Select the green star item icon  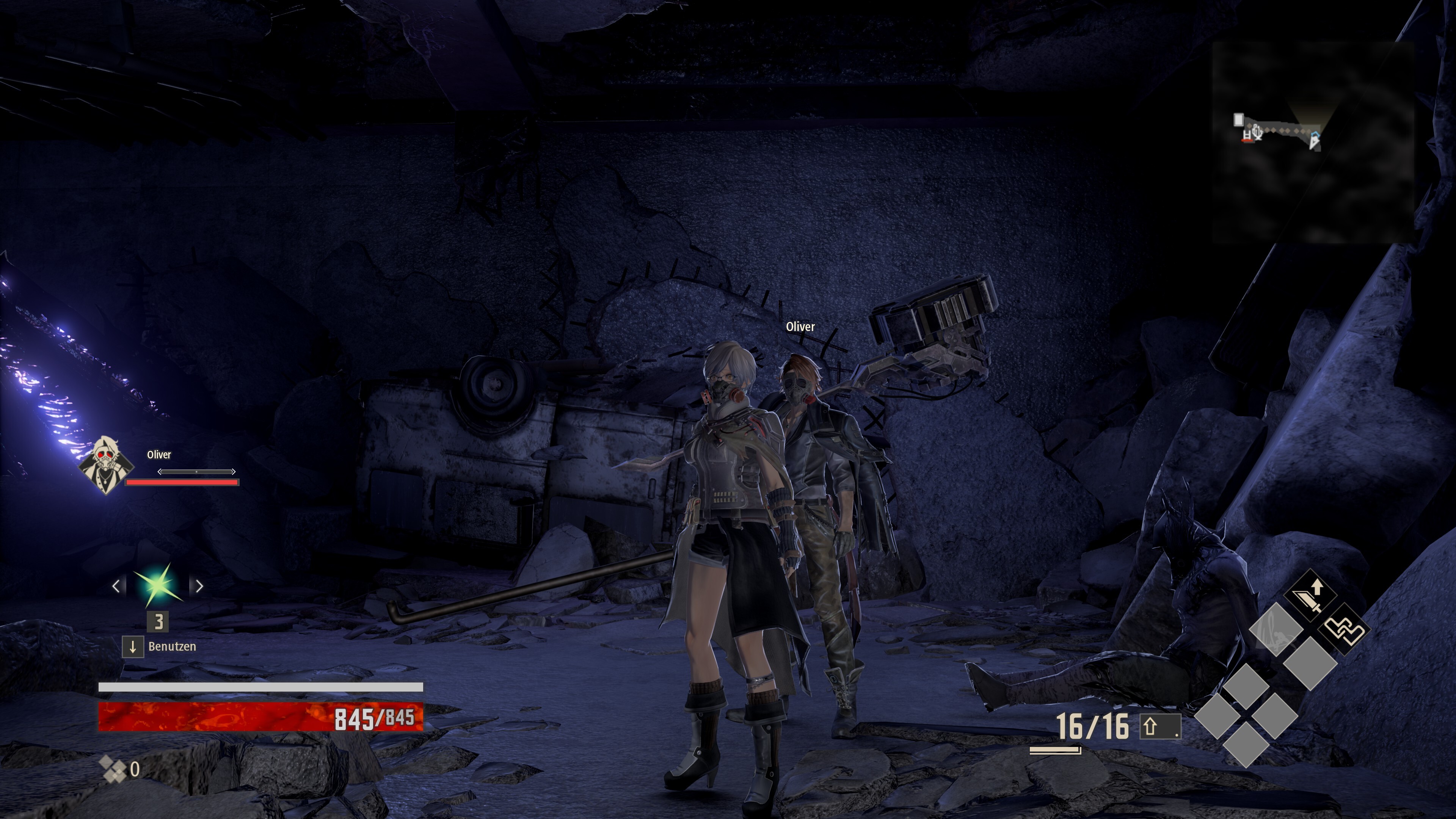pyautogui.click(x=158, y=585)
